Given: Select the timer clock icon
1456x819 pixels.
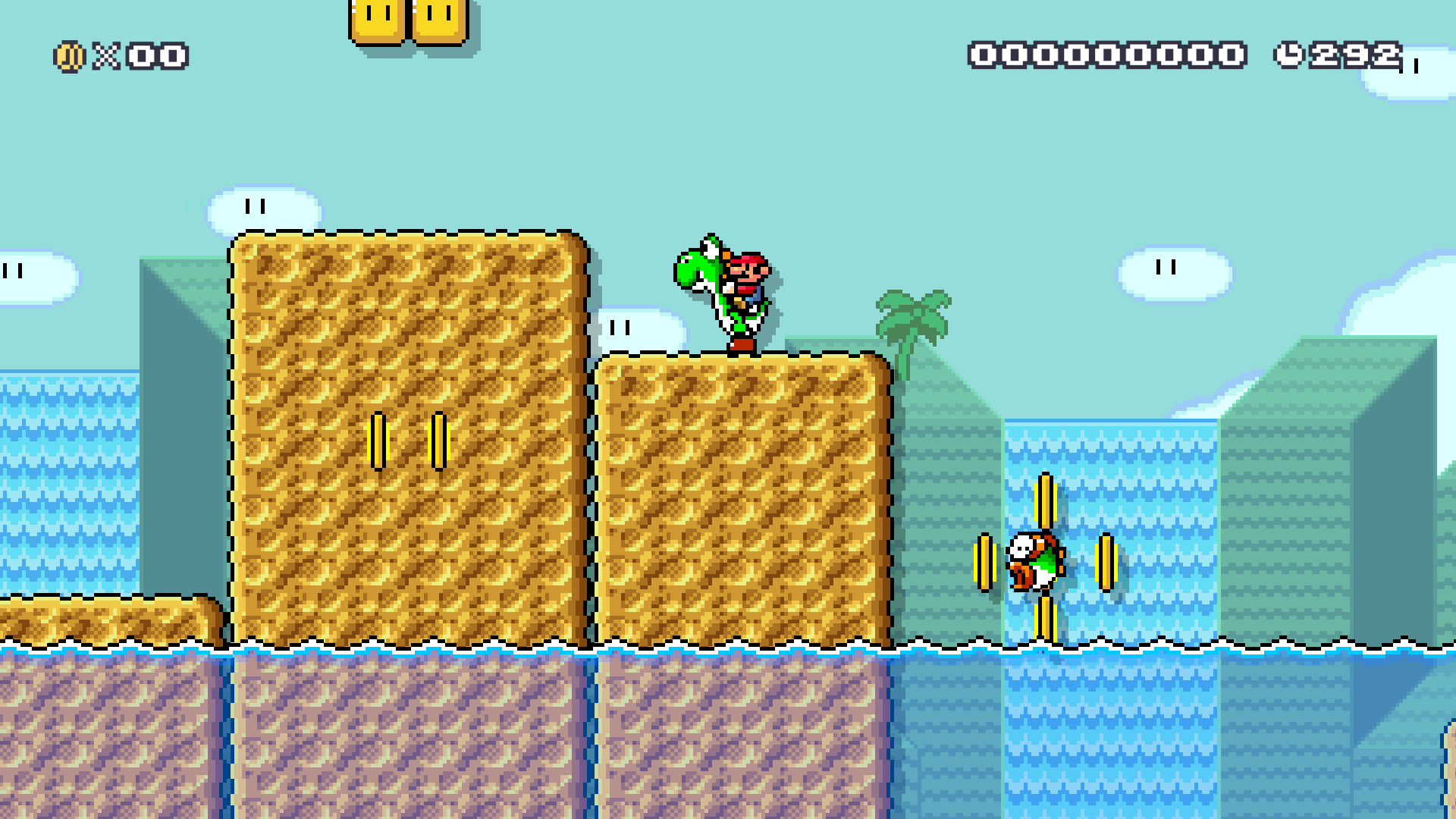Looking at the screenshot, I should click(1289, 55).
